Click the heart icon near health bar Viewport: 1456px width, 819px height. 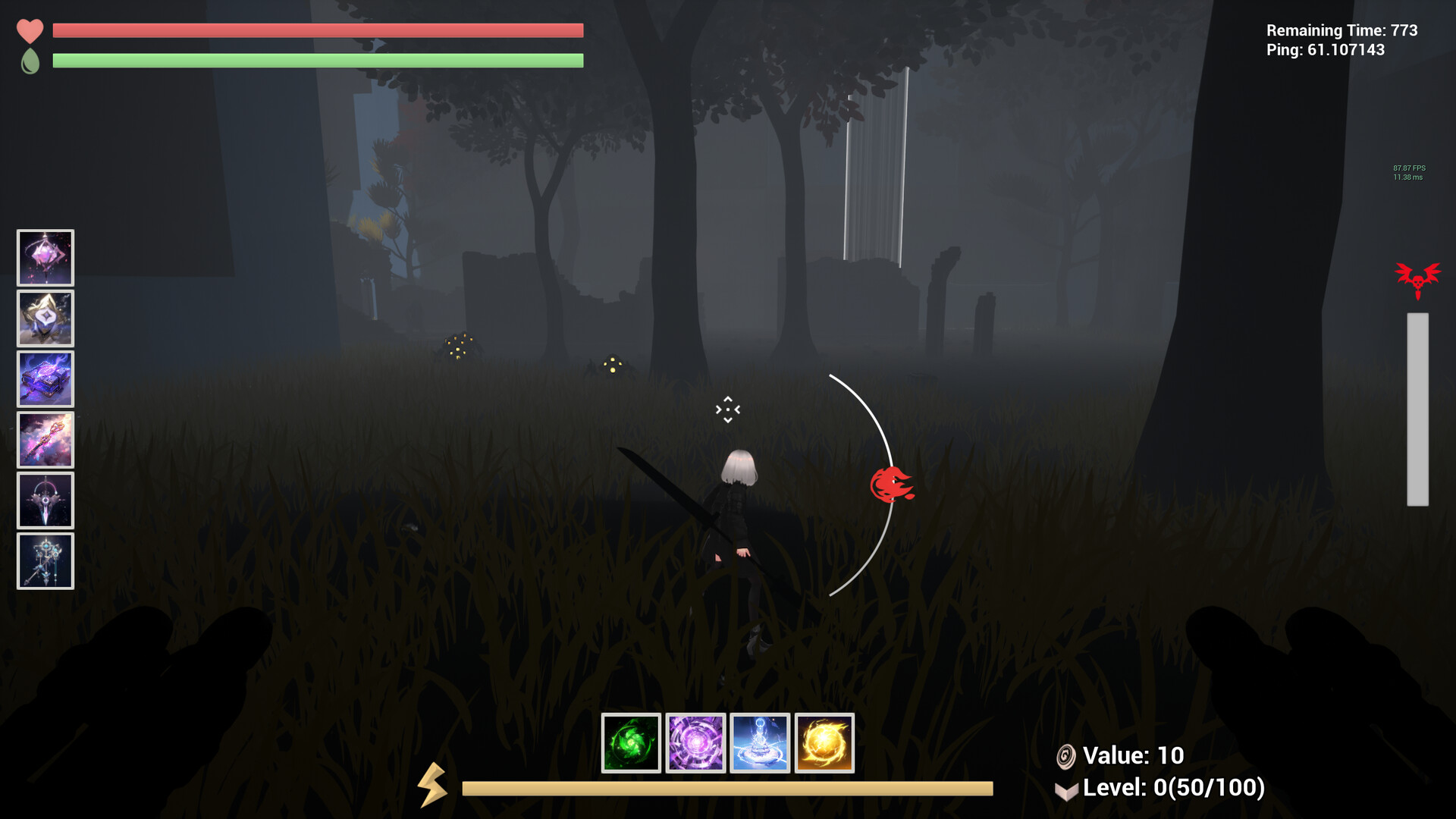[29, 31]
